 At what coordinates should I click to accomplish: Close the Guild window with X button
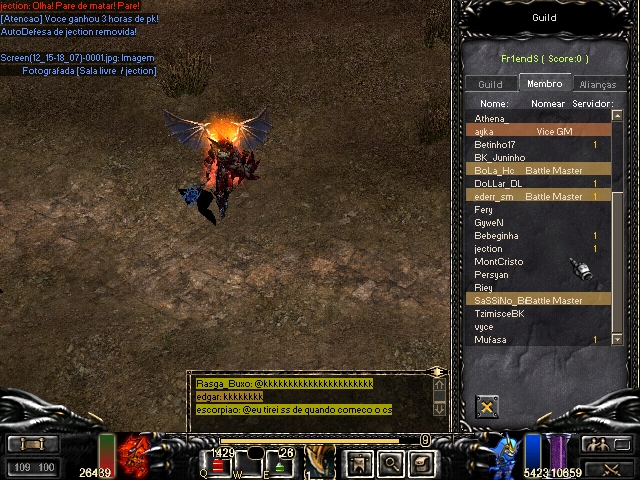(487, 406)
